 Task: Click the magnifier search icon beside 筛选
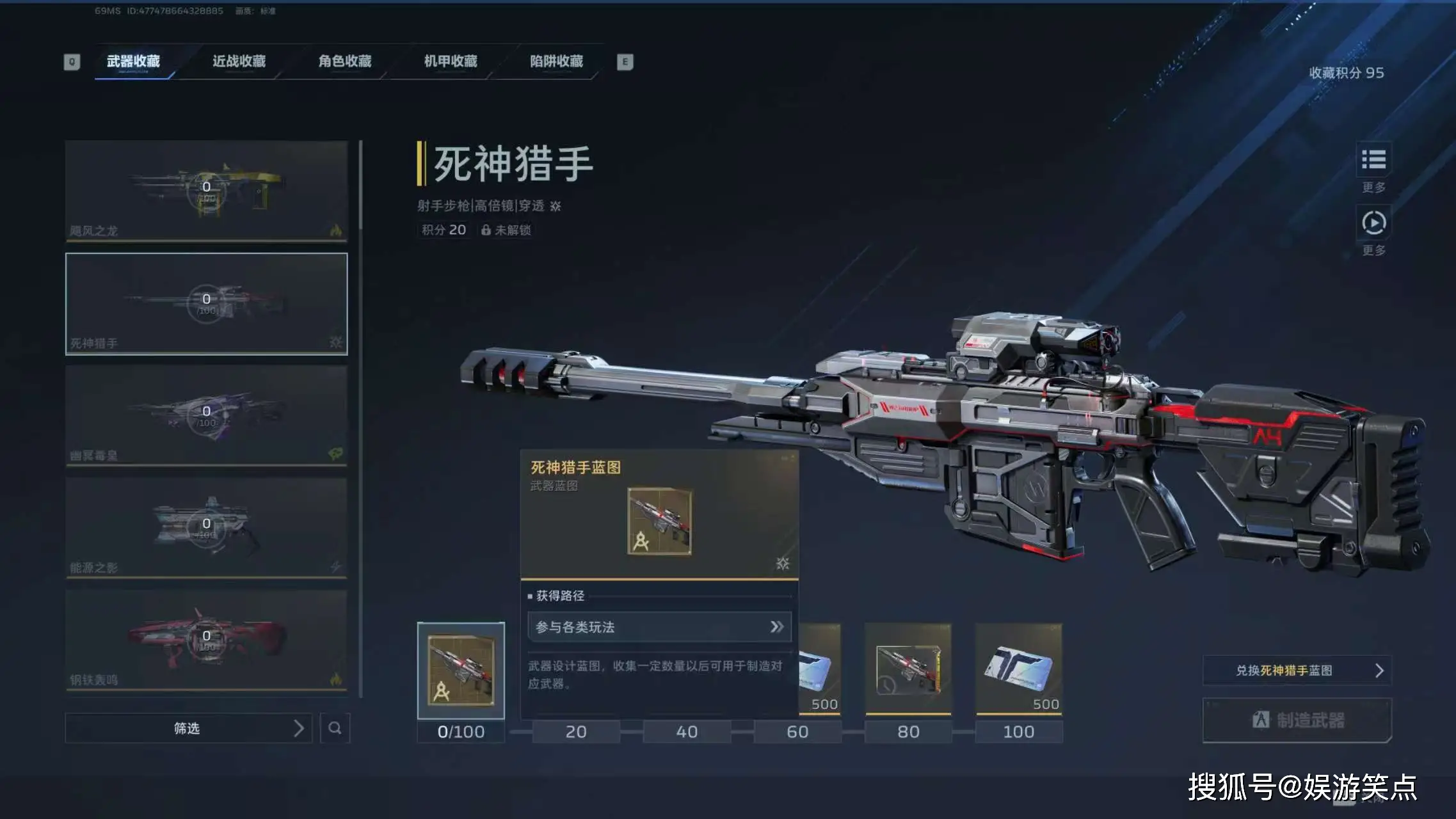pyautogui.click(x=335, y=728)
